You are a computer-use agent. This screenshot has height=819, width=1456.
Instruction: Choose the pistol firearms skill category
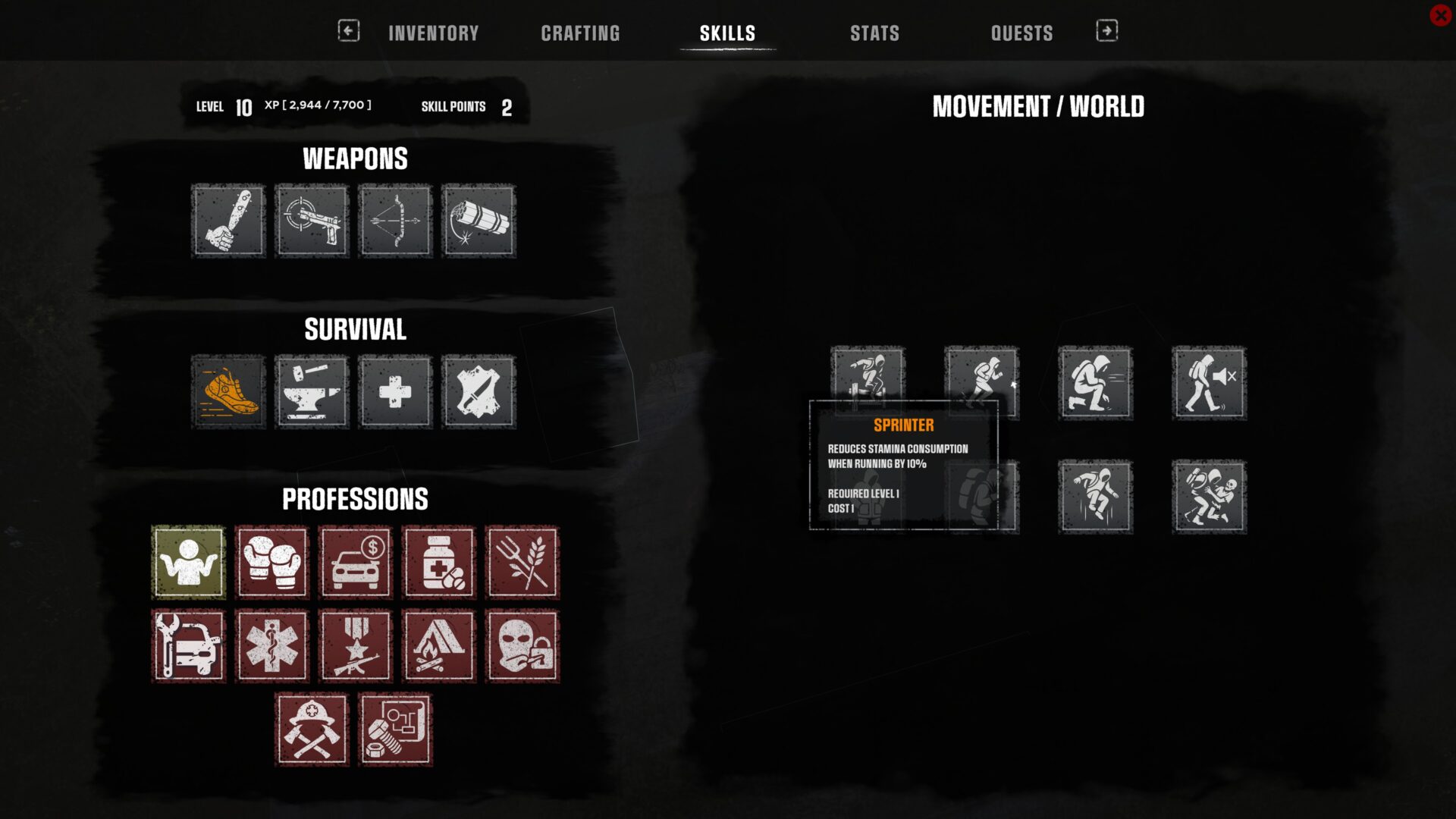click(x=312, y=221)
